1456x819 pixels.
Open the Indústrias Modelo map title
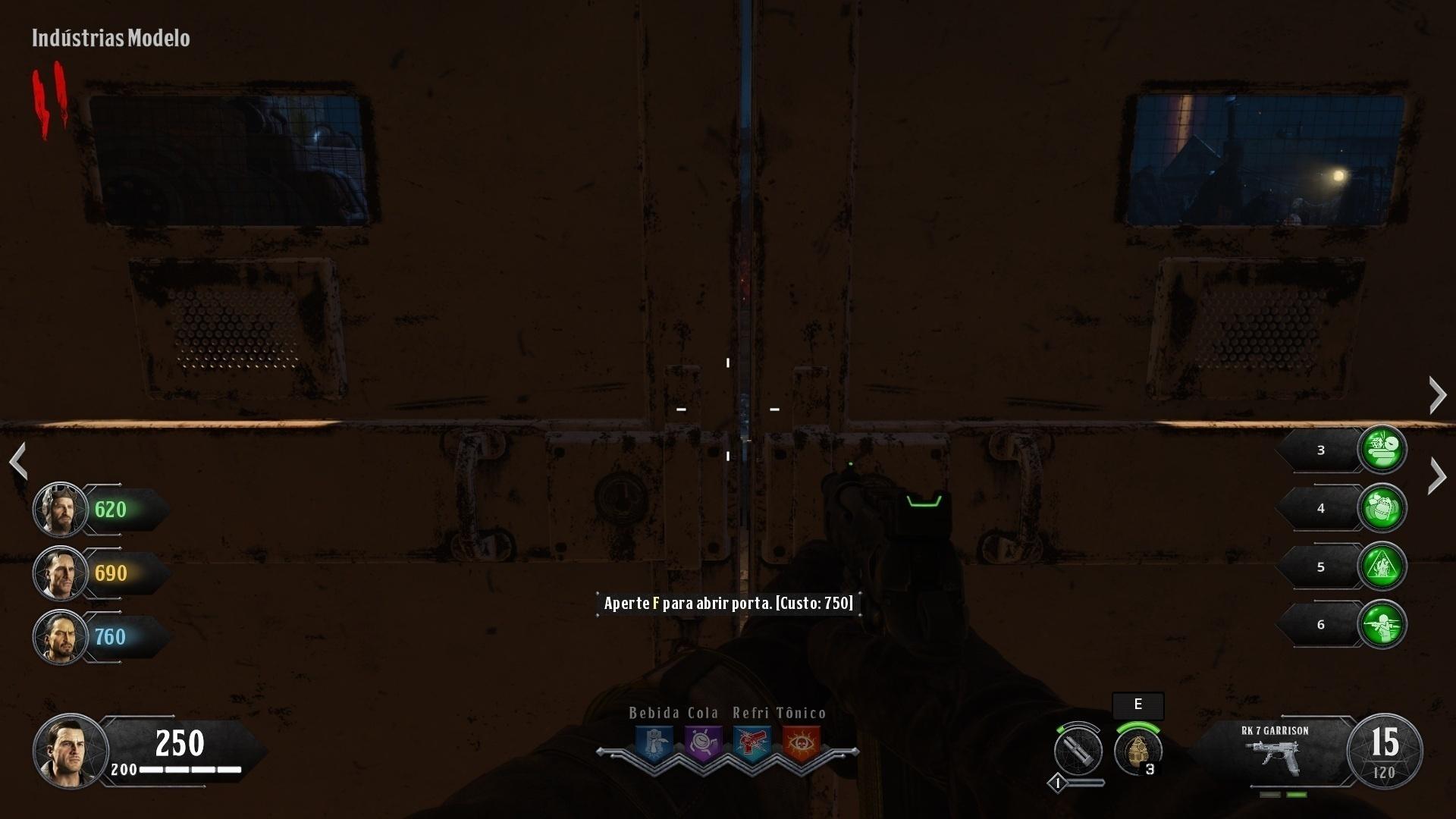pyautogui.click(x=111, y=38)
